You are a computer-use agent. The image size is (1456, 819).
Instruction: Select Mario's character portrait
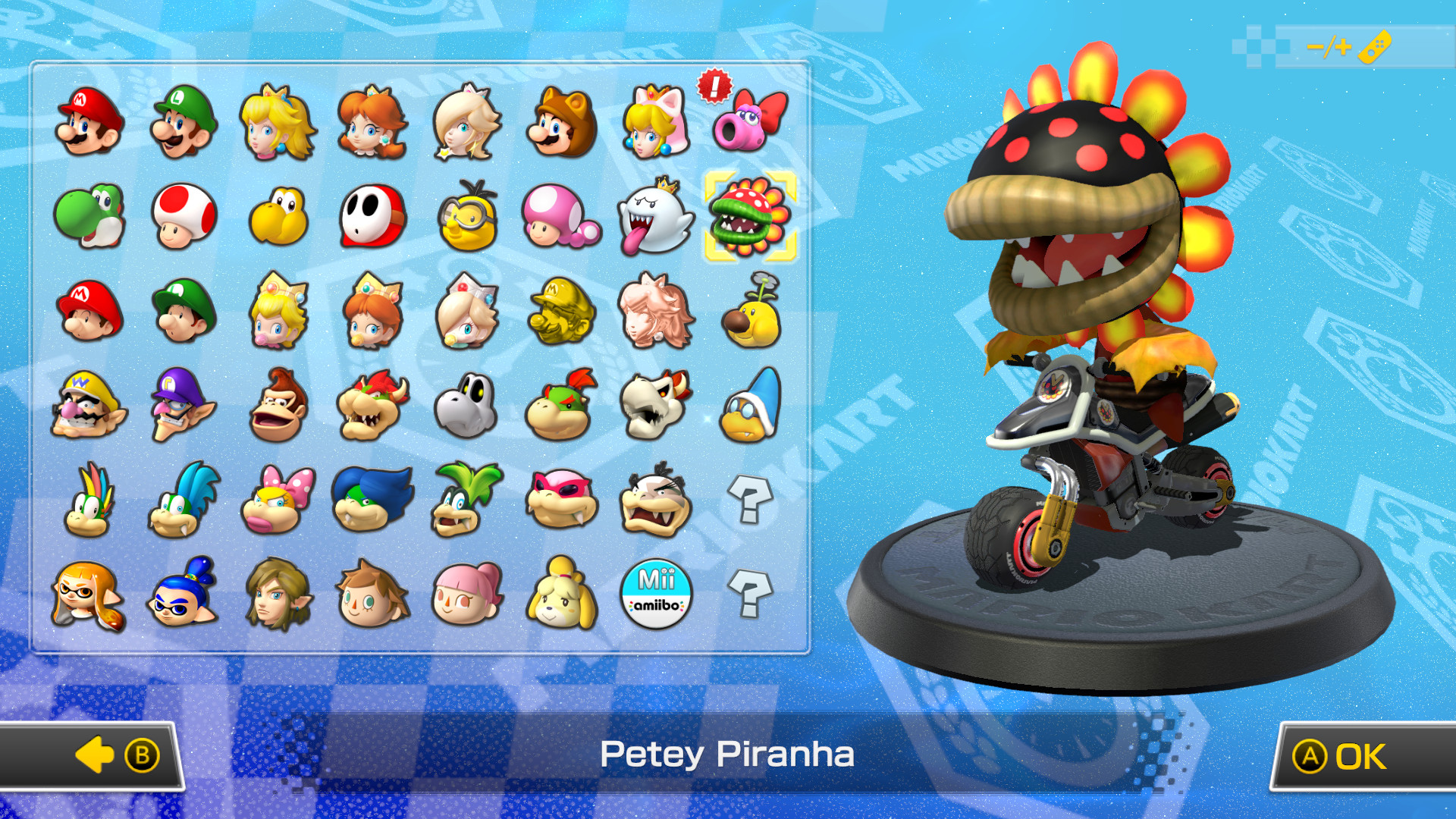[86, 121]
